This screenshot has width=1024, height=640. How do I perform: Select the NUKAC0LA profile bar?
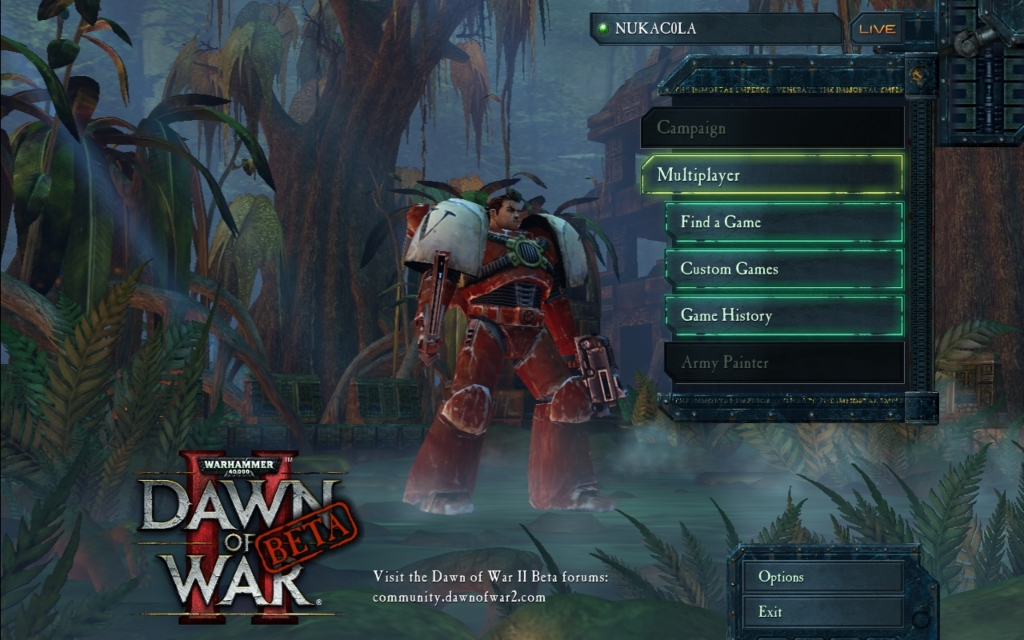pyautogui.click(x=715, y=28)
